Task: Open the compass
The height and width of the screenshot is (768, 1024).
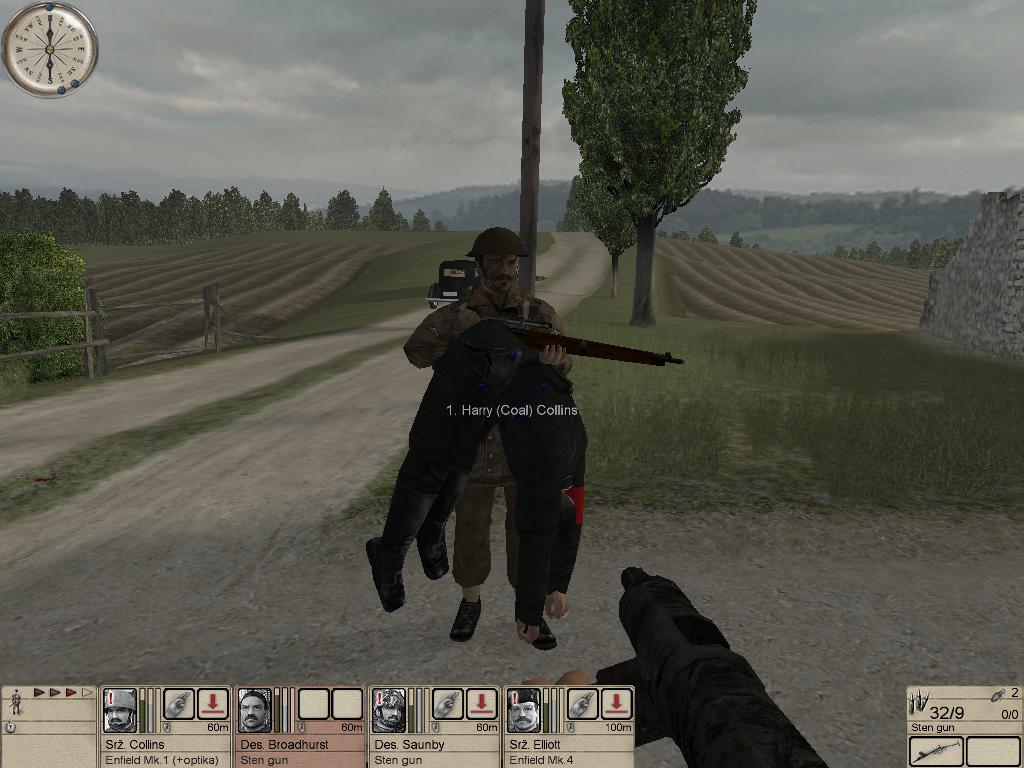Action: 49,49
